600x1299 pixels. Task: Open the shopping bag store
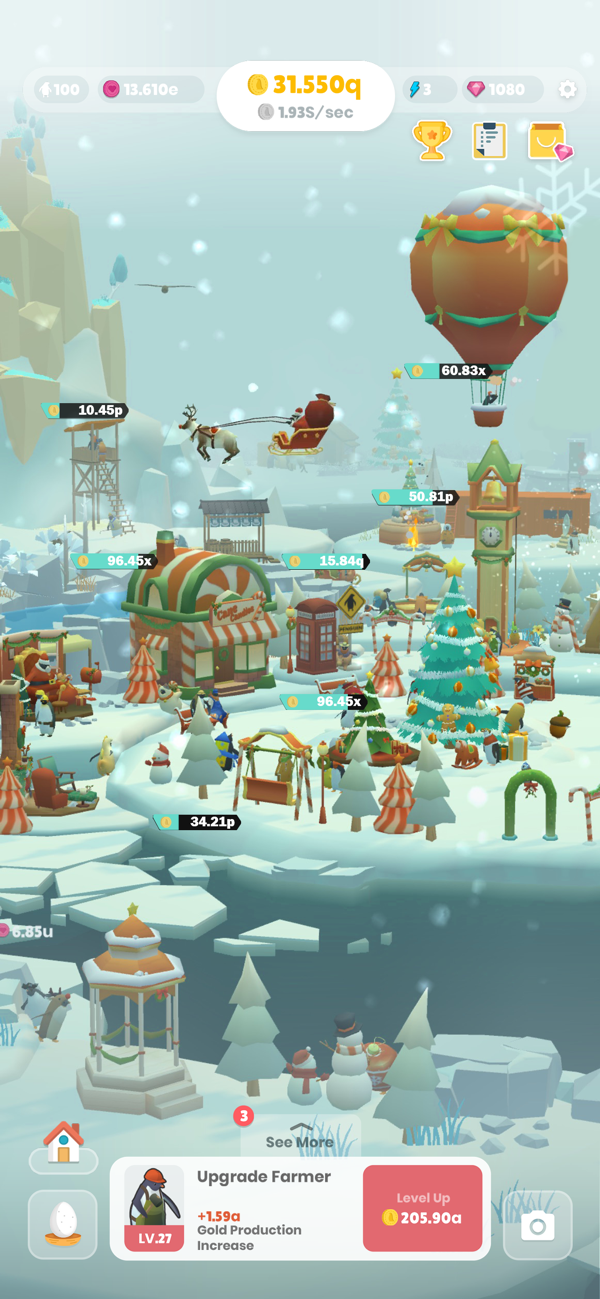(548, 142)
